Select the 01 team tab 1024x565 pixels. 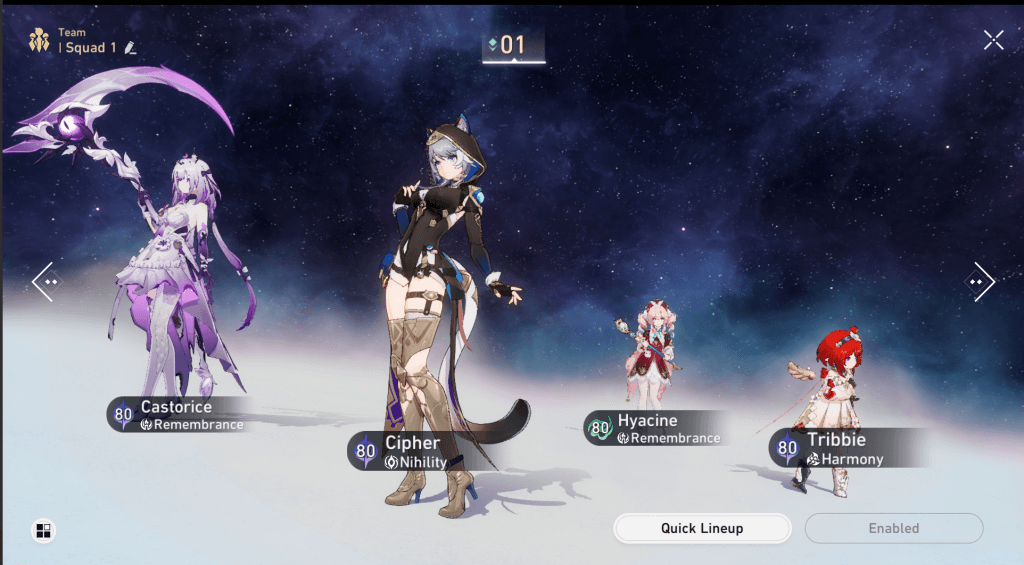(513, 45)
